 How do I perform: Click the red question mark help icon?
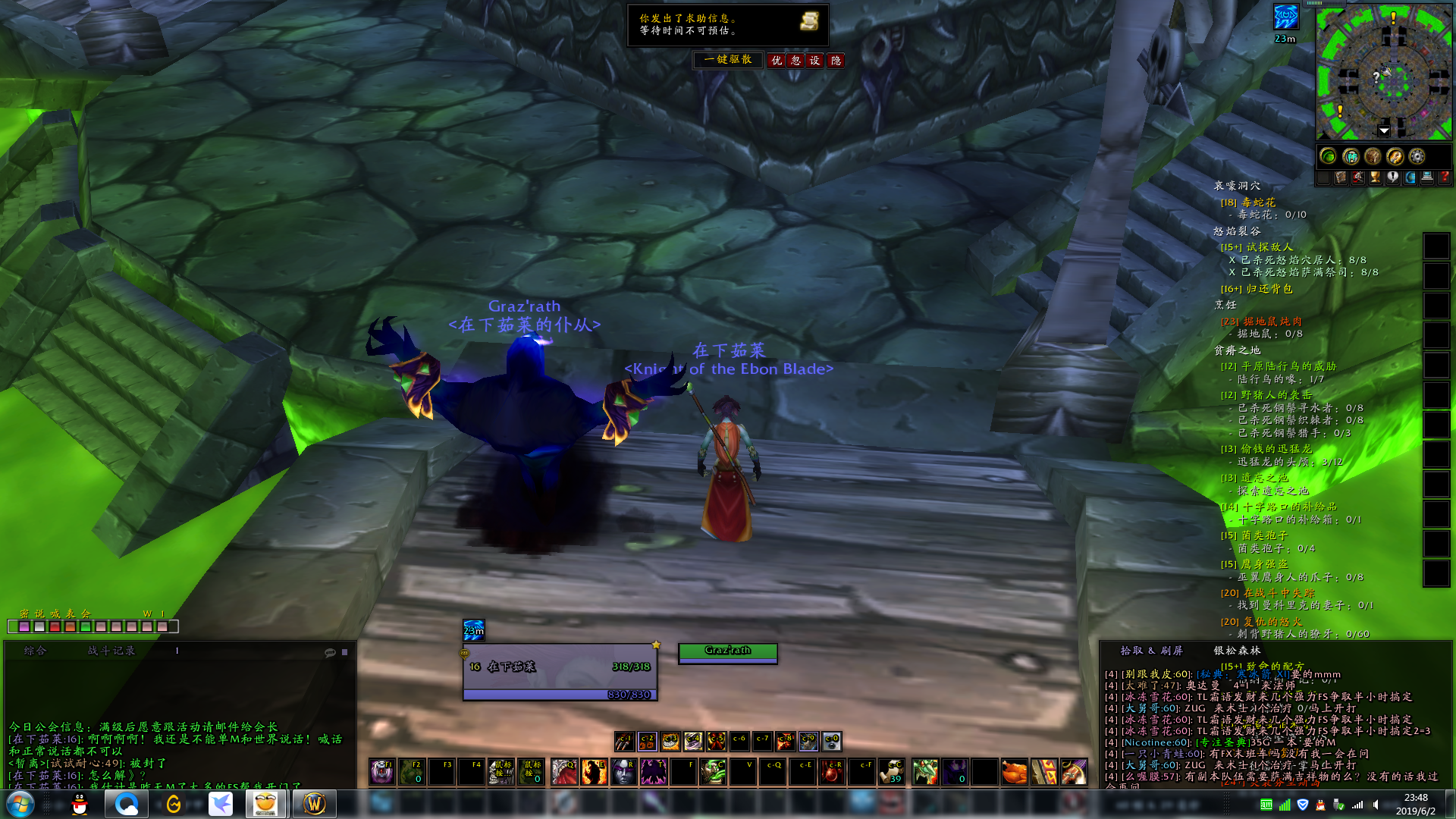tap(1444, 177)
